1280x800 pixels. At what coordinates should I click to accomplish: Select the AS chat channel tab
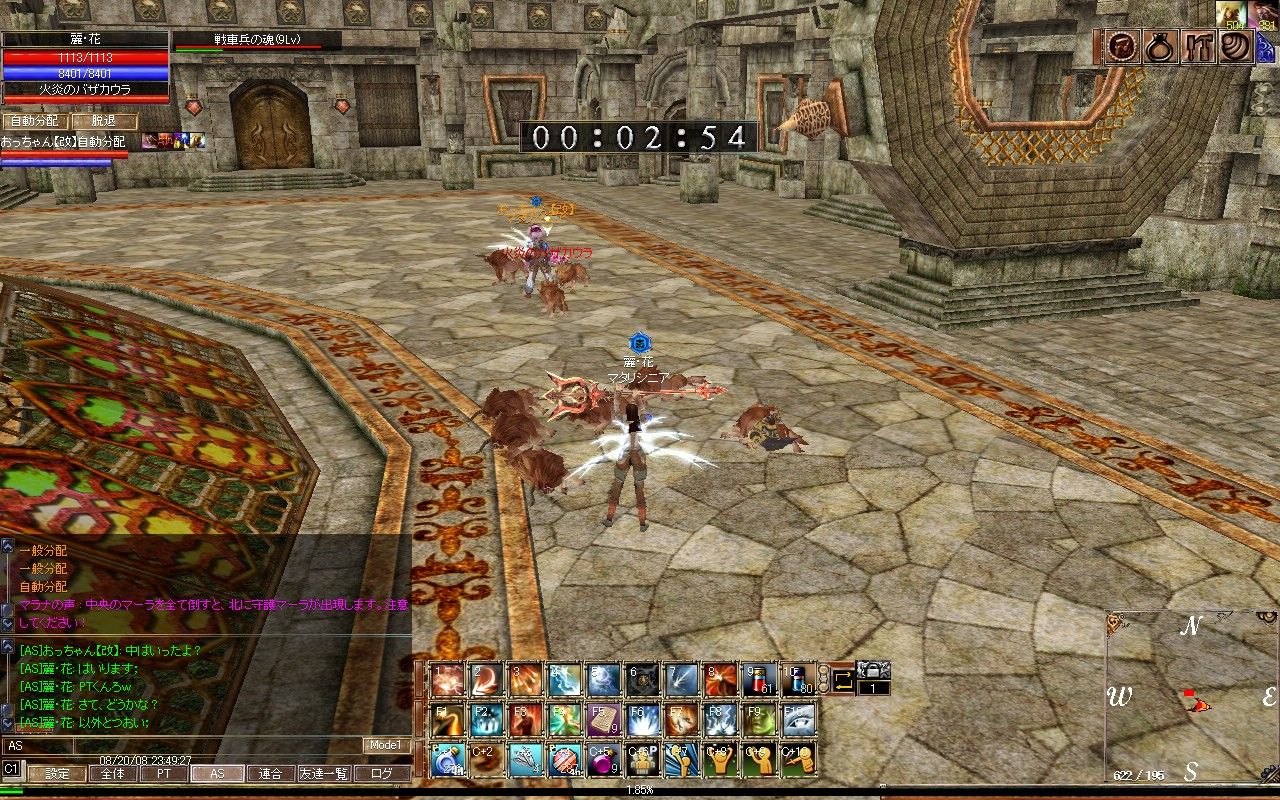[216, 773]
